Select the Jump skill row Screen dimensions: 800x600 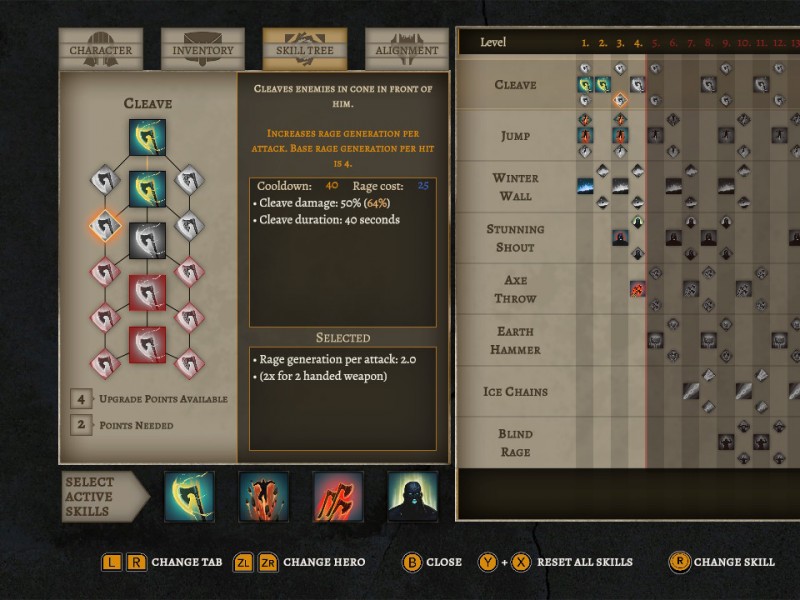point(515,136)
